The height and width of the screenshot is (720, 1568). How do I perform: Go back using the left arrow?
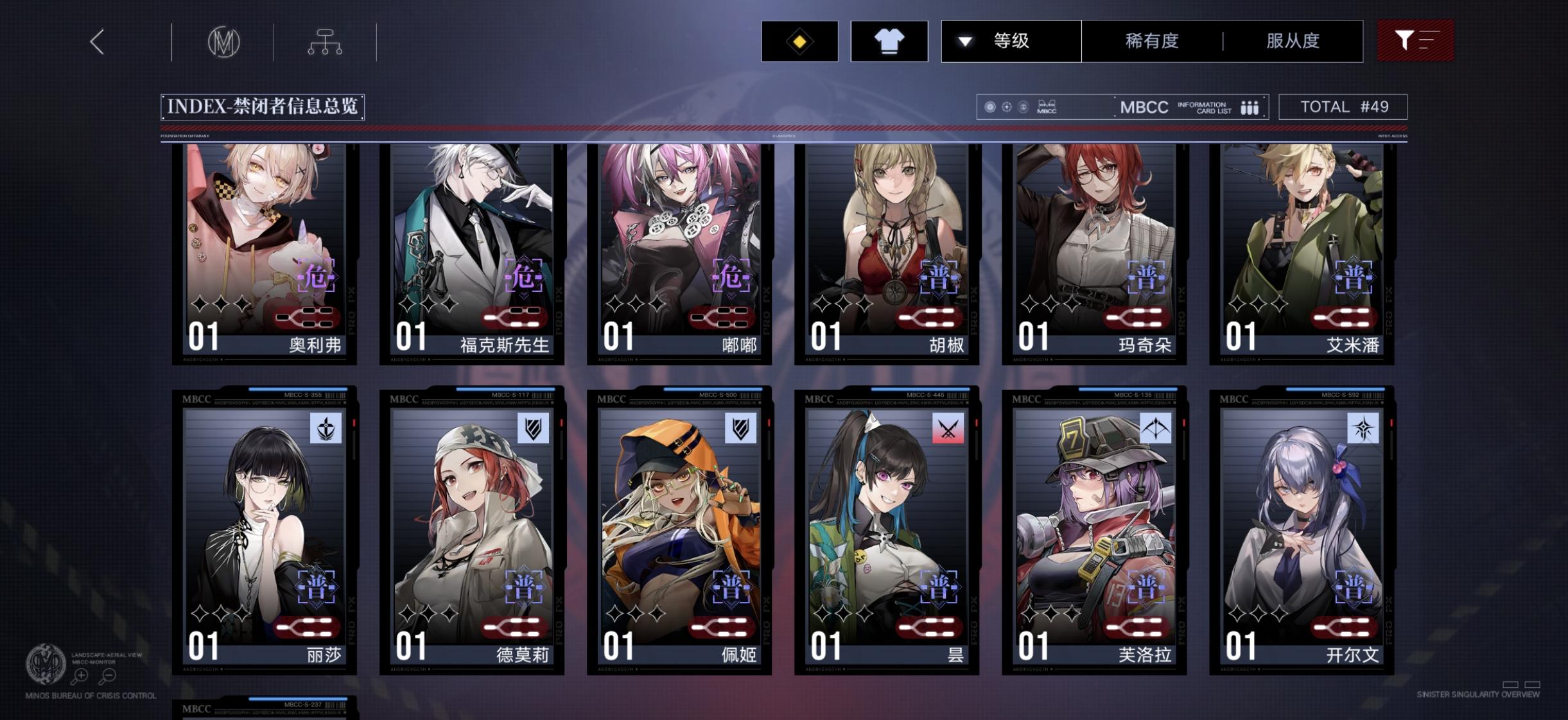click(98, 41)
